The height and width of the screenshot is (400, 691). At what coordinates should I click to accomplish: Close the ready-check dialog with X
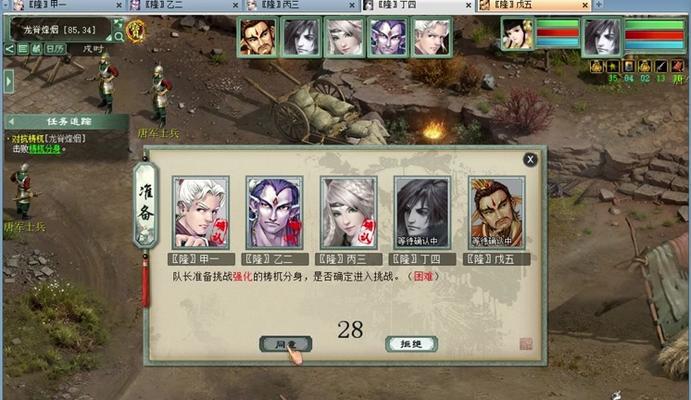(530, 158)
